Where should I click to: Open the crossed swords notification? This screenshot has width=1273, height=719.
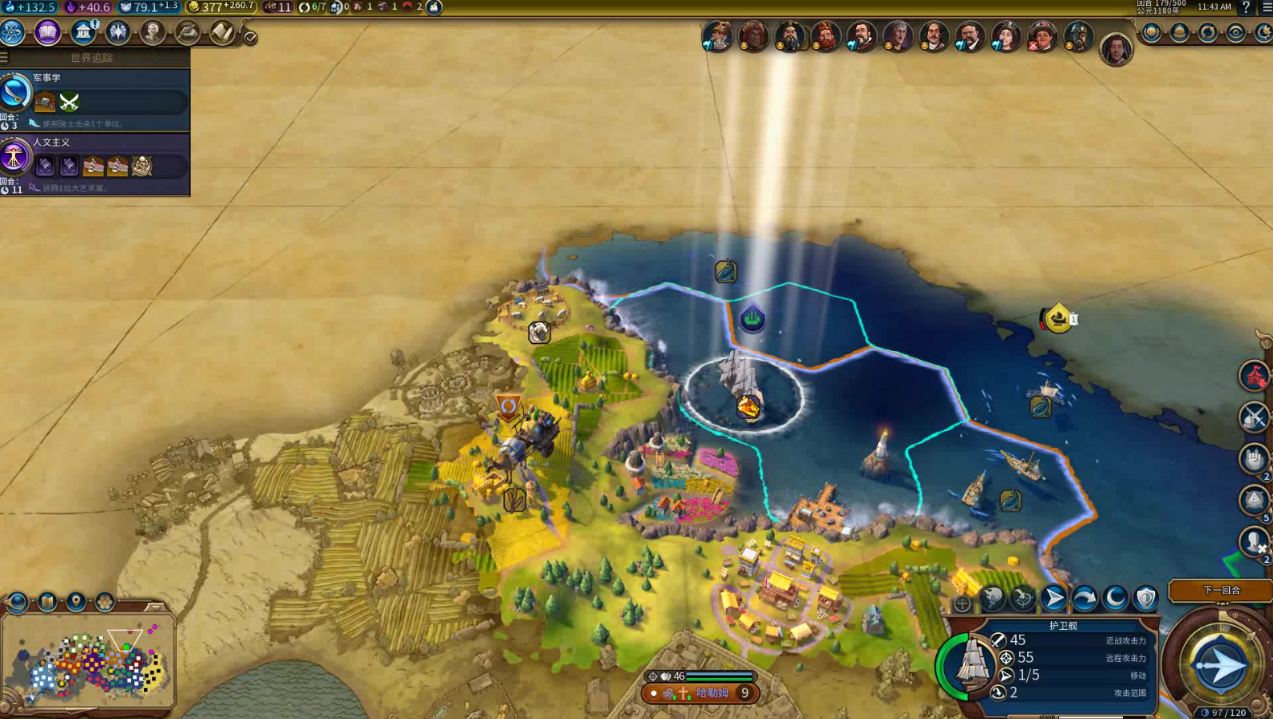point(1254,416)
